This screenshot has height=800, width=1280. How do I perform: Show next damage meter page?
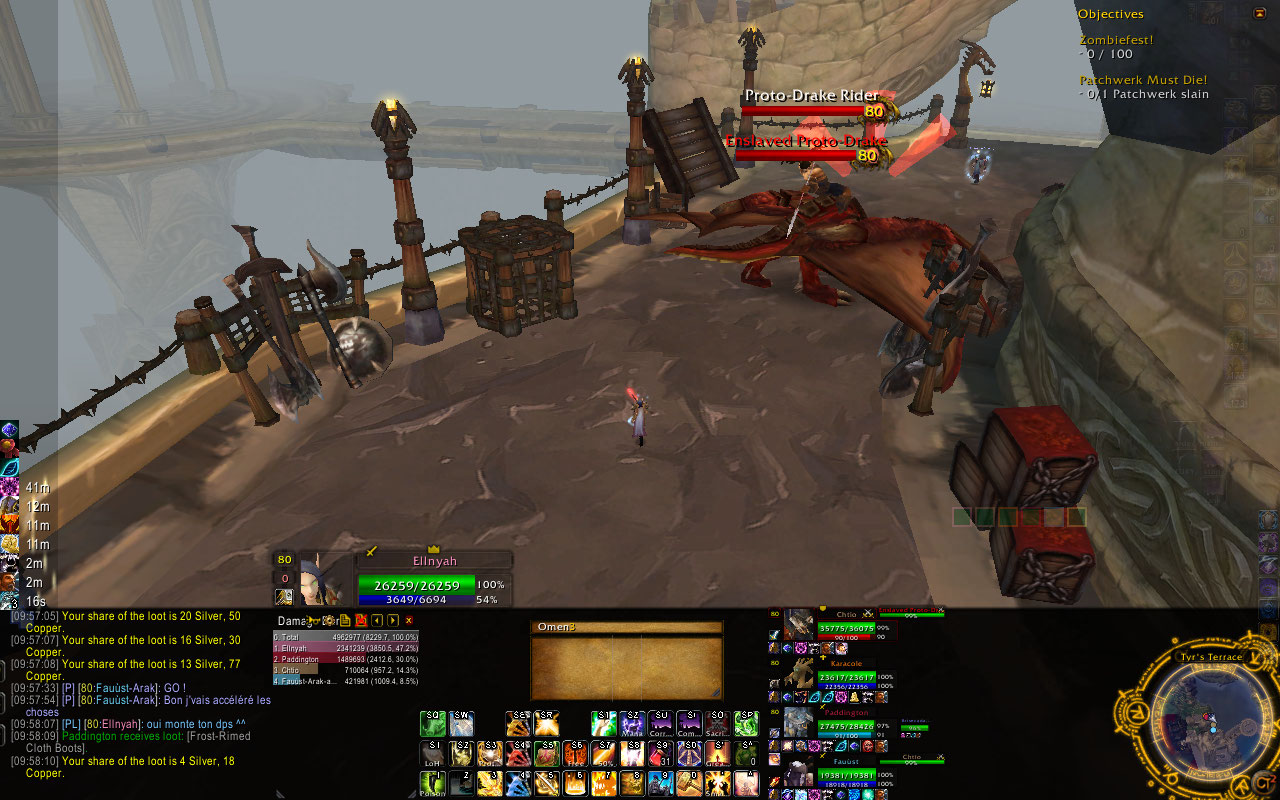click(x=391, y=621)
